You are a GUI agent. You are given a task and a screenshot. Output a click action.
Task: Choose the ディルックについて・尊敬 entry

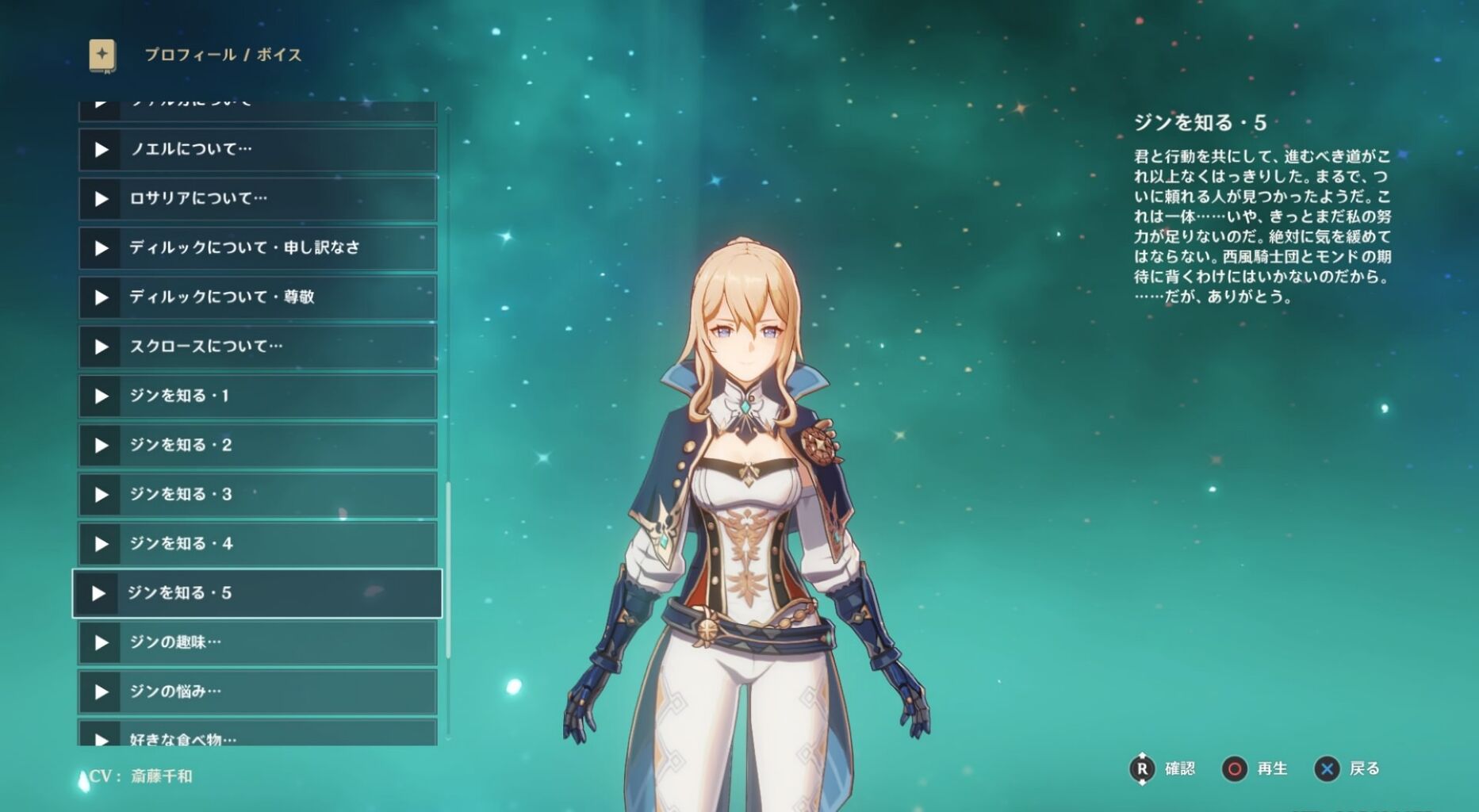tap(258, 297)
